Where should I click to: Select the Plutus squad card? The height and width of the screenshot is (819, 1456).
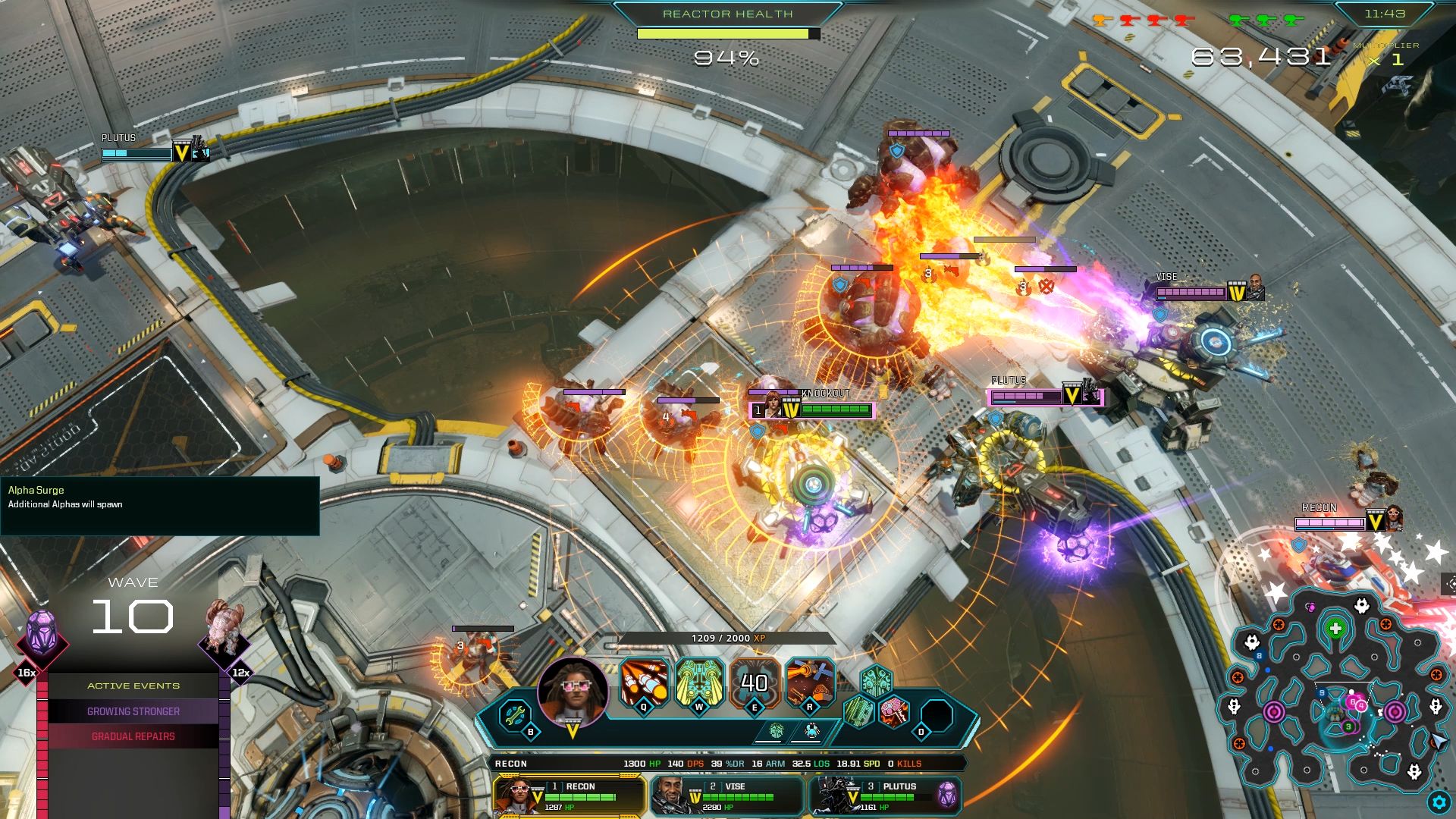(x=885, y=795)
